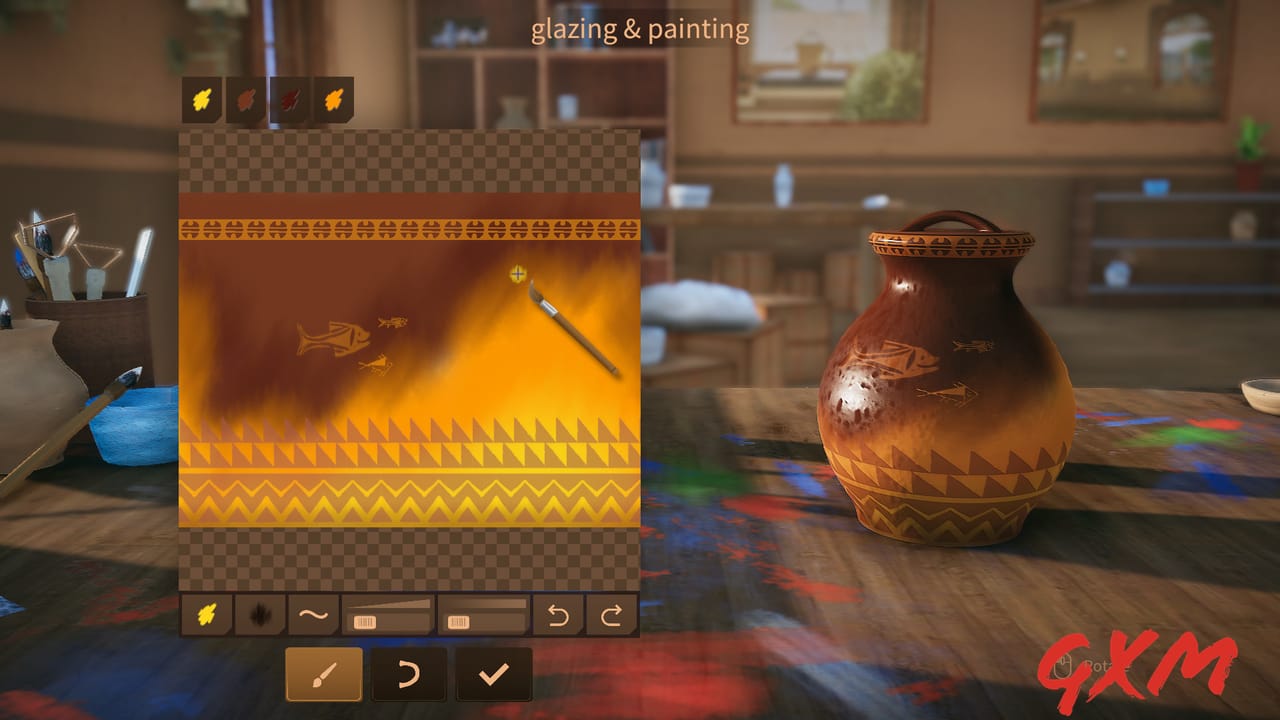Select the wavy line stroke tool
1280x720 pixels.
(314, 616)
